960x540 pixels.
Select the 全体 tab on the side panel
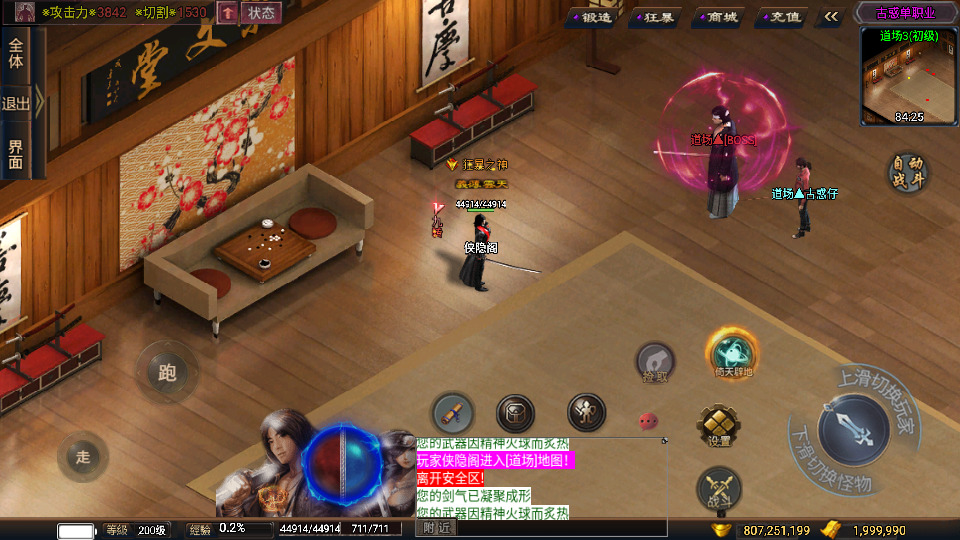(16, 54)
